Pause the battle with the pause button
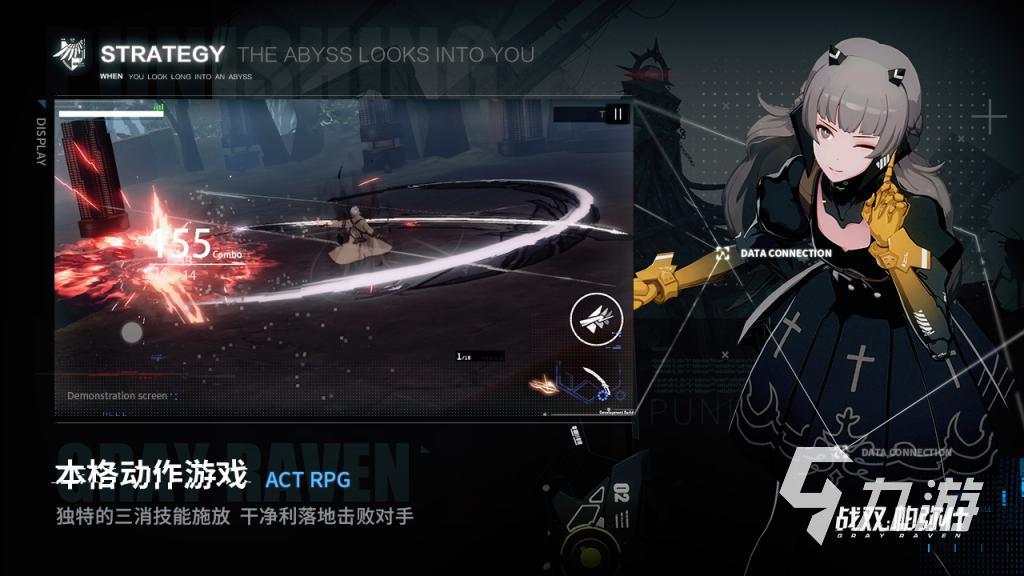The height and width of the screenshot is (576, 1024). coord(618,114)
